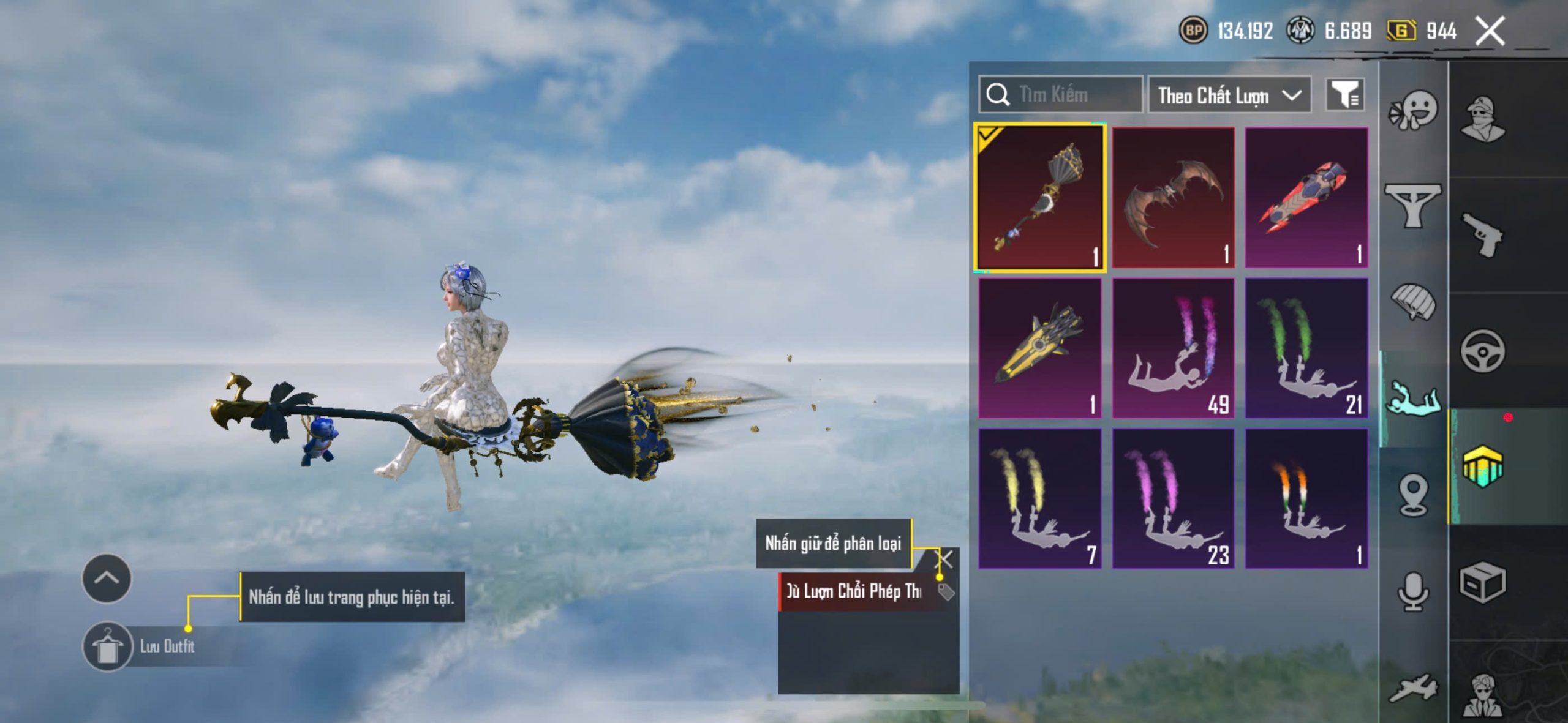
Task: Expand the up-arrow circular button
Action: [x=107, y=579]
